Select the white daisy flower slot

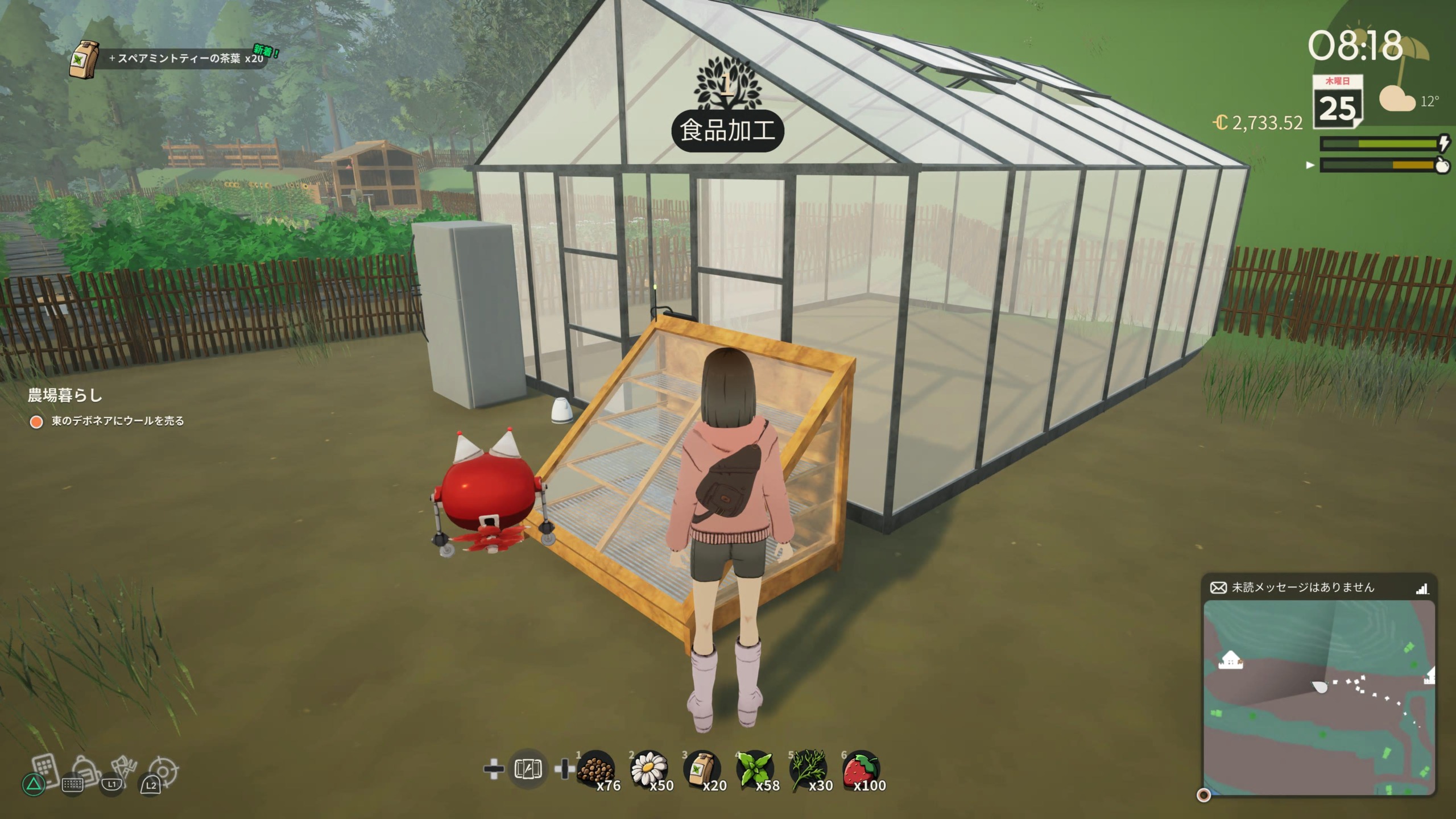point(649,770)
